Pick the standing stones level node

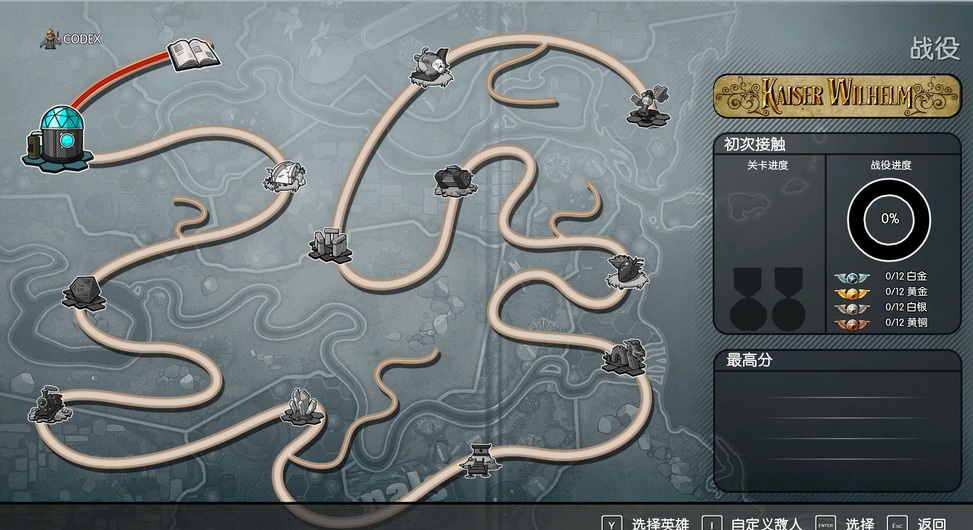point(329,243)
